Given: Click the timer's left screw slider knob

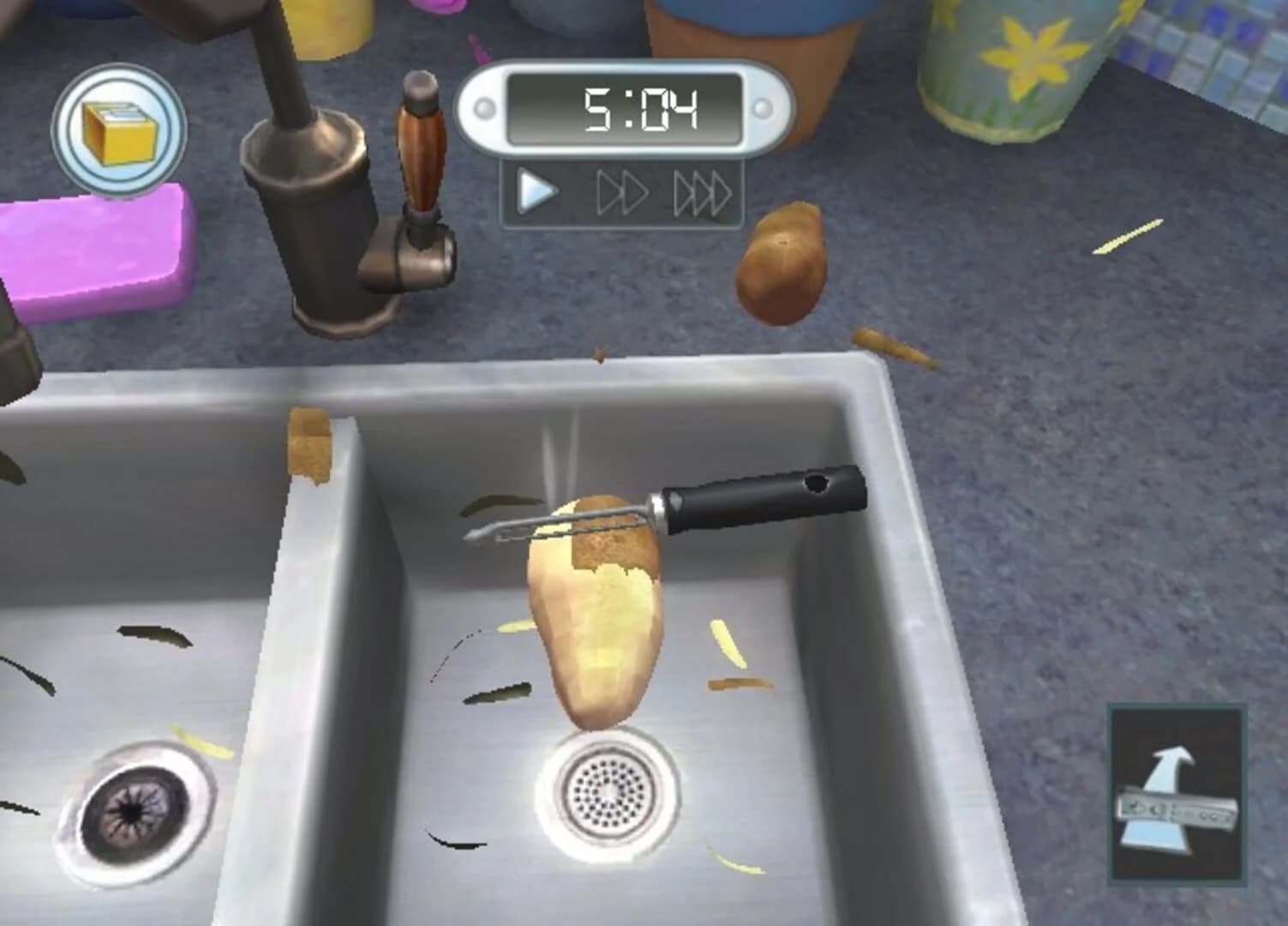Looking at the screenshot, I should pos(485,106).
